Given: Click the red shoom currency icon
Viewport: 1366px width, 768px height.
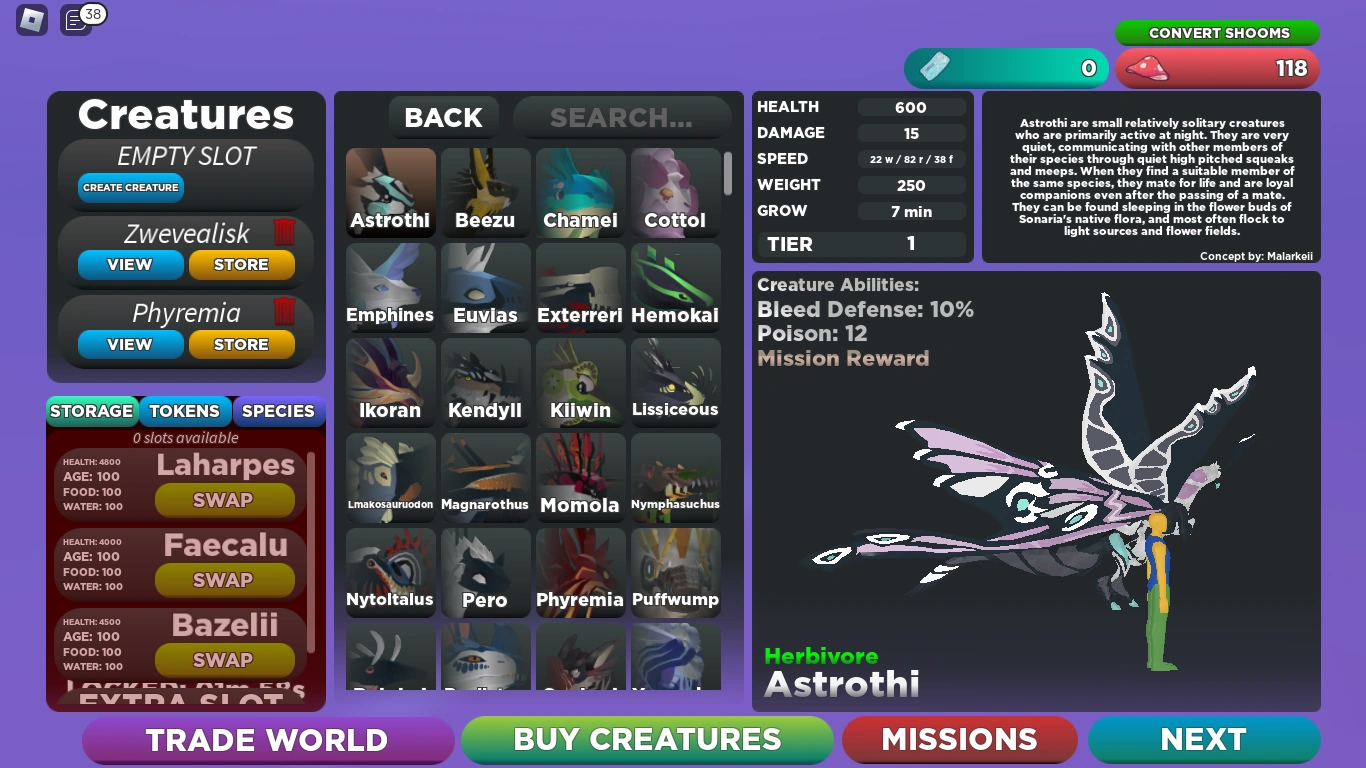Looking at the screenshot, I should pyautogui.click(x=1148, y=68).
